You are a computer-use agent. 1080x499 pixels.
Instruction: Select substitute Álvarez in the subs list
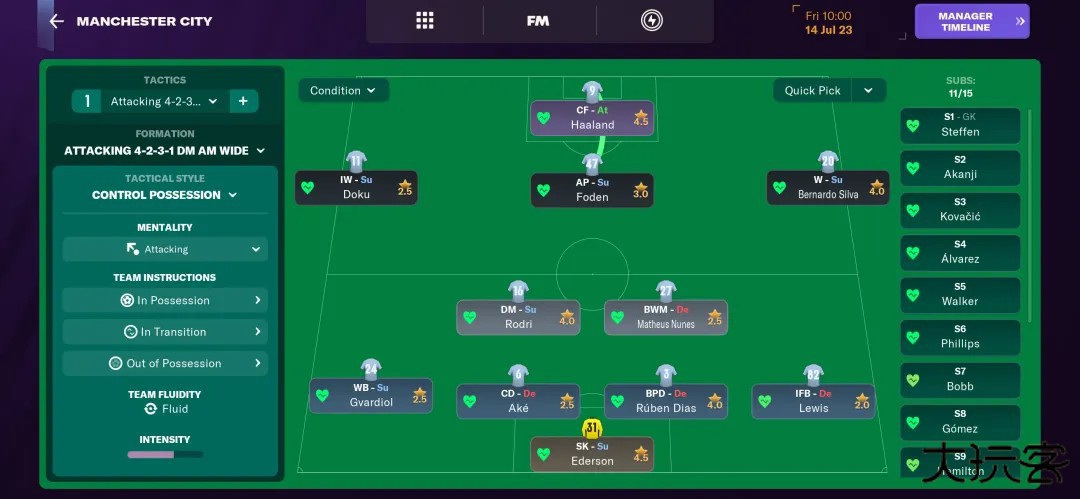[x=960, y=252]
